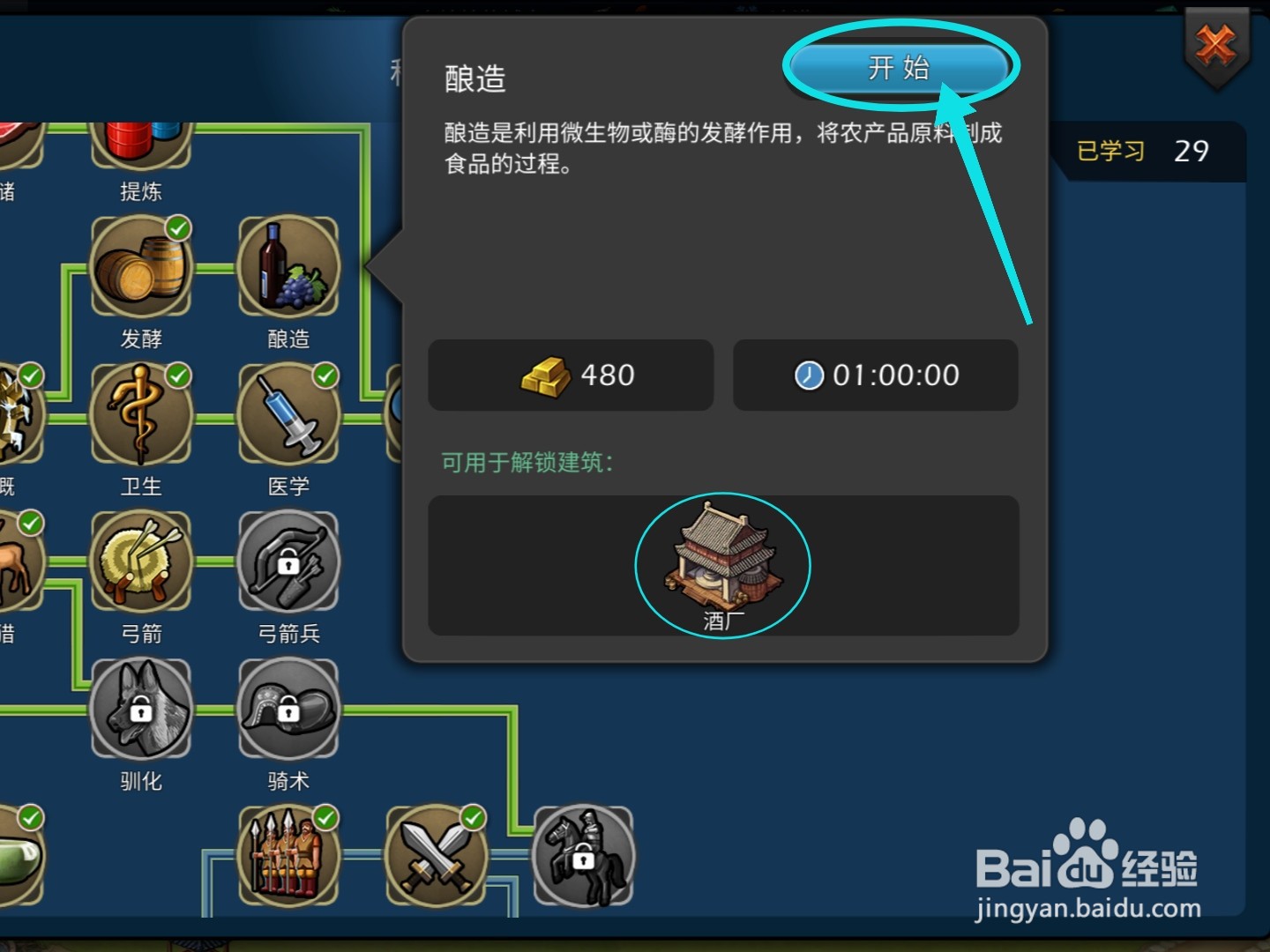Click the green checkmark on 发酵
Image resolution: width=1270 pixels, height=952 pixels.
coord(177,228)
